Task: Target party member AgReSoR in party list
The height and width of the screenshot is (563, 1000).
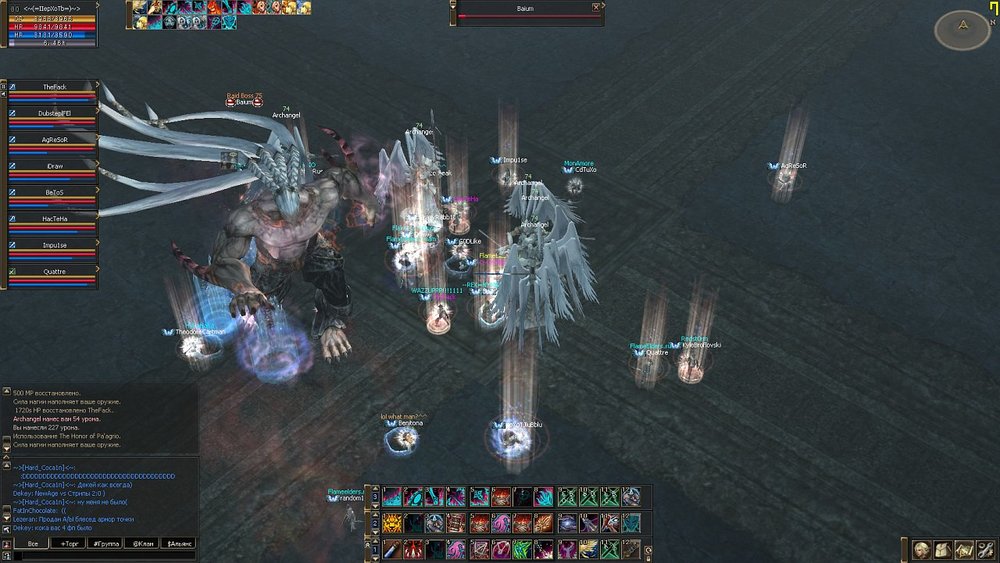Action: pos(54,140)
